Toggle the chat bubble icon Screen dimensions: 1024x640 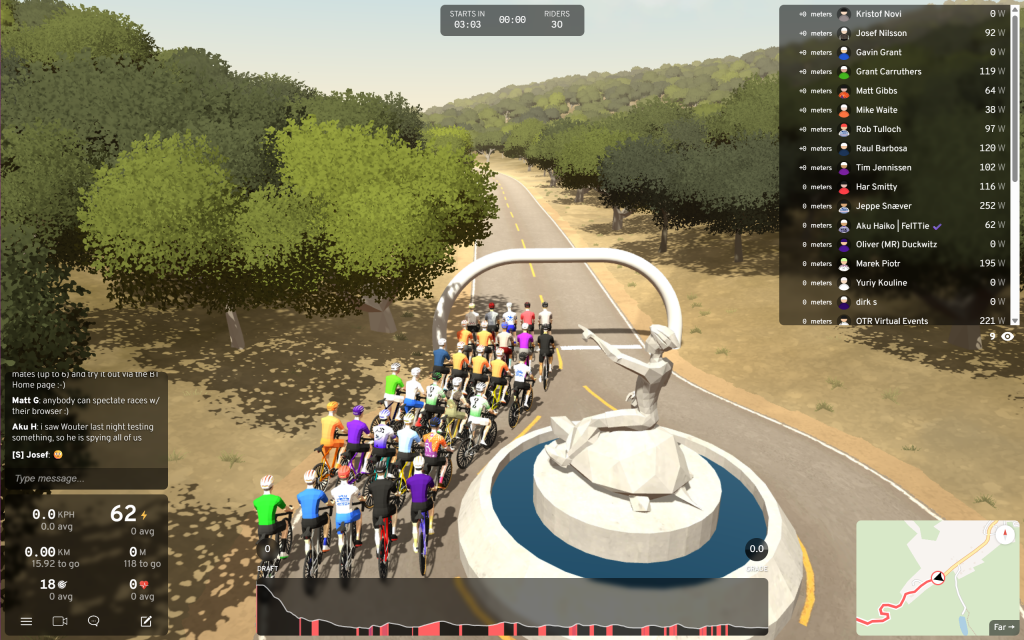[x=93, y=621]
